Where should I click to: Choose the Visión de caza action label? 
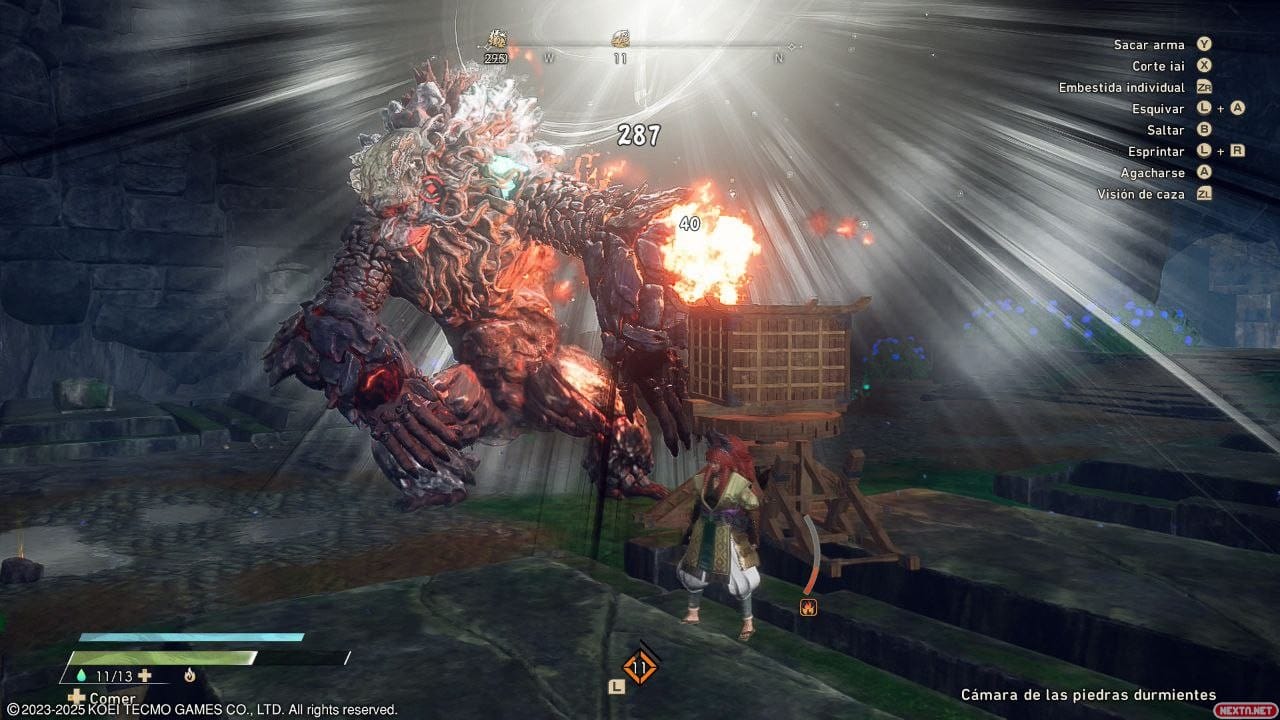point(1140,194)
